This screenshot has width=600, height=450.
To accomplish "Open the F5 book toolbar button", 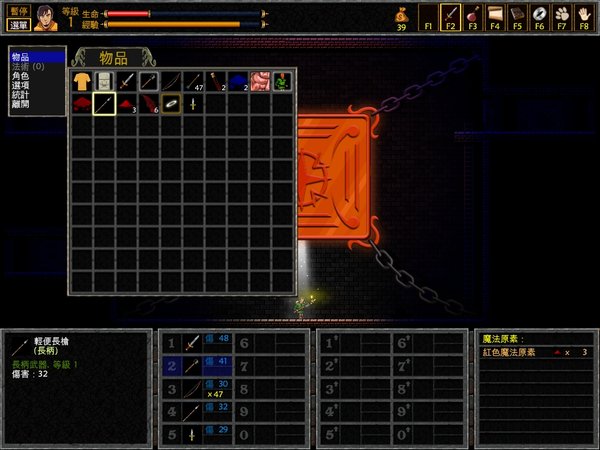I will coord(516,15).
